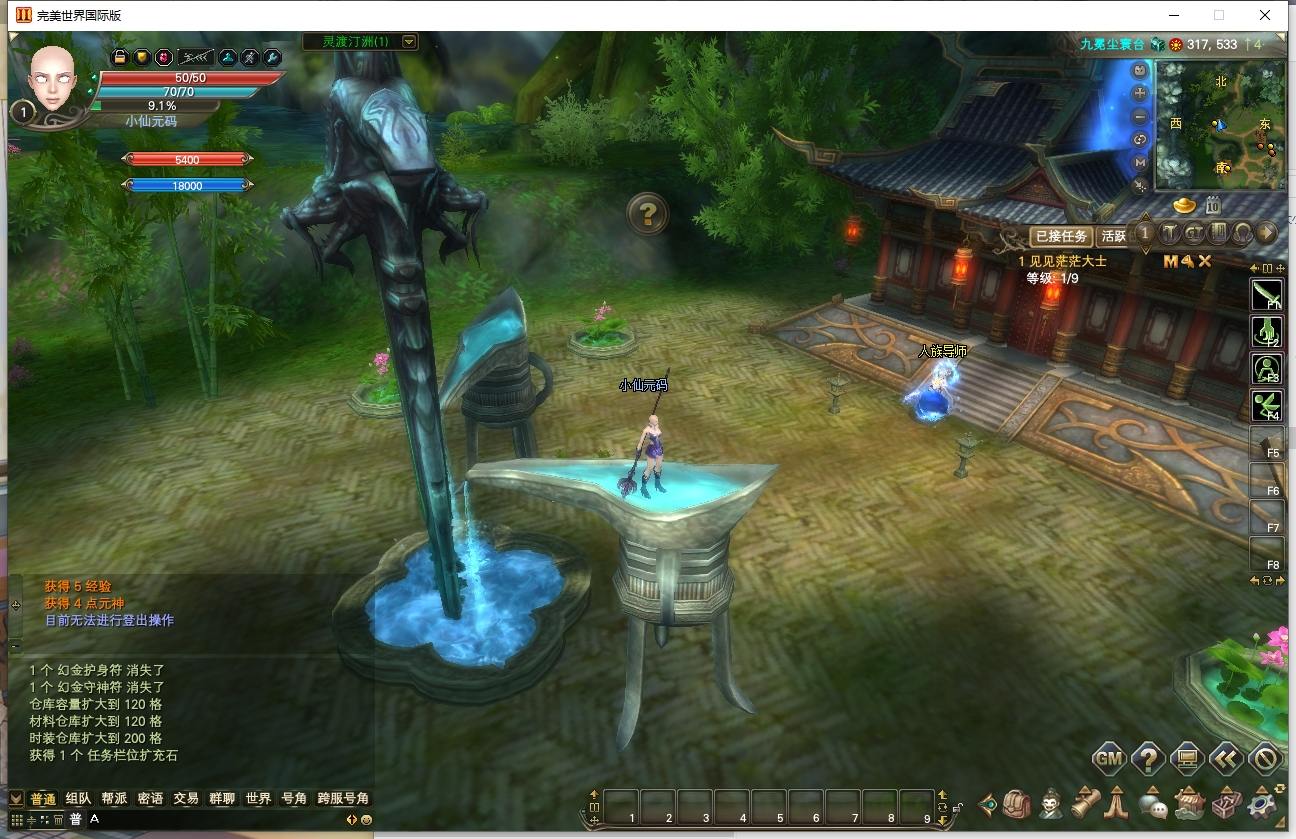Toggle the lock icon above the health bar
The width and height of the screenshot is (1296, 839).
119,57
